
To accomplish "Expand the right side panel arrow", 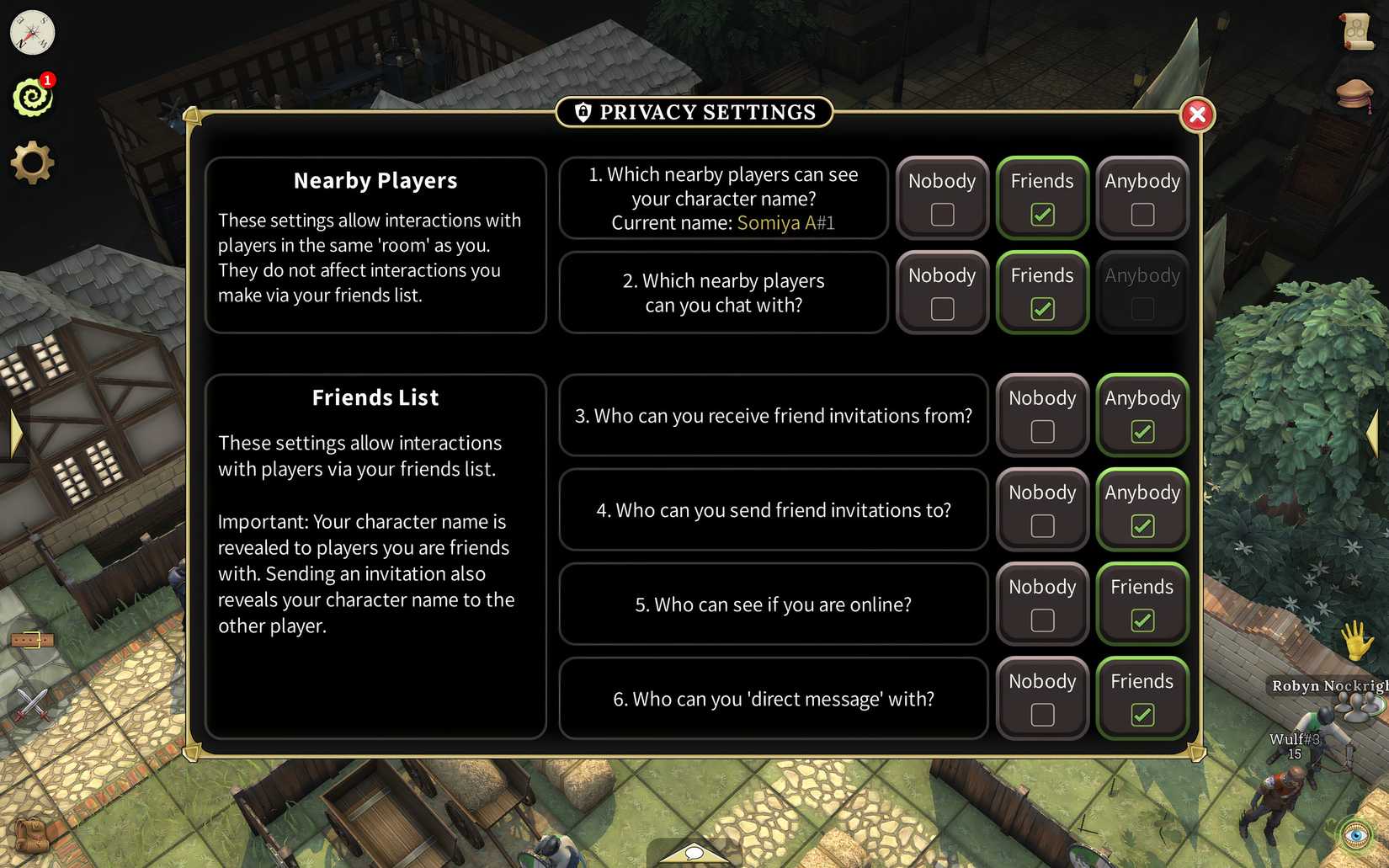I will tap(1375, 434).
